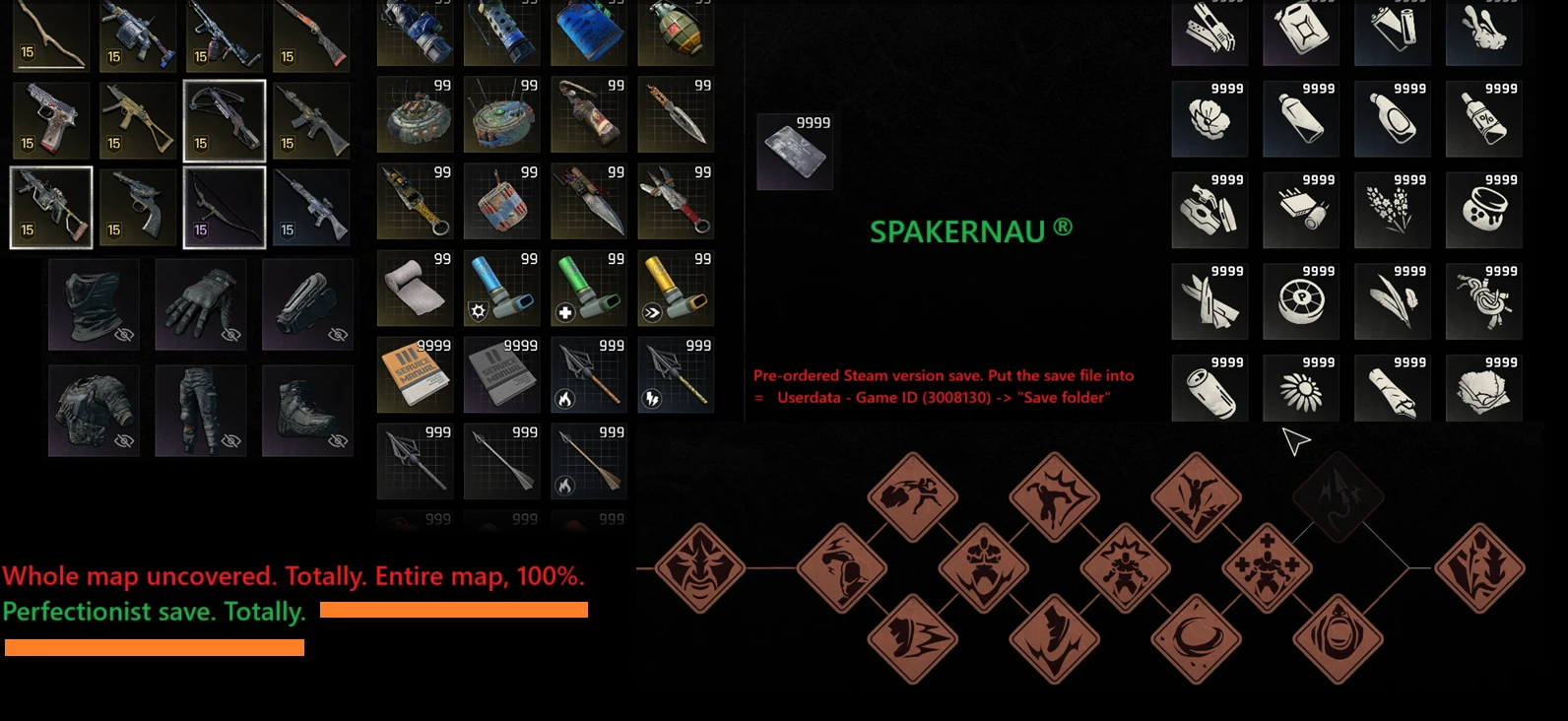Pick the jerrycan crafting resource

pos(1300,32)
